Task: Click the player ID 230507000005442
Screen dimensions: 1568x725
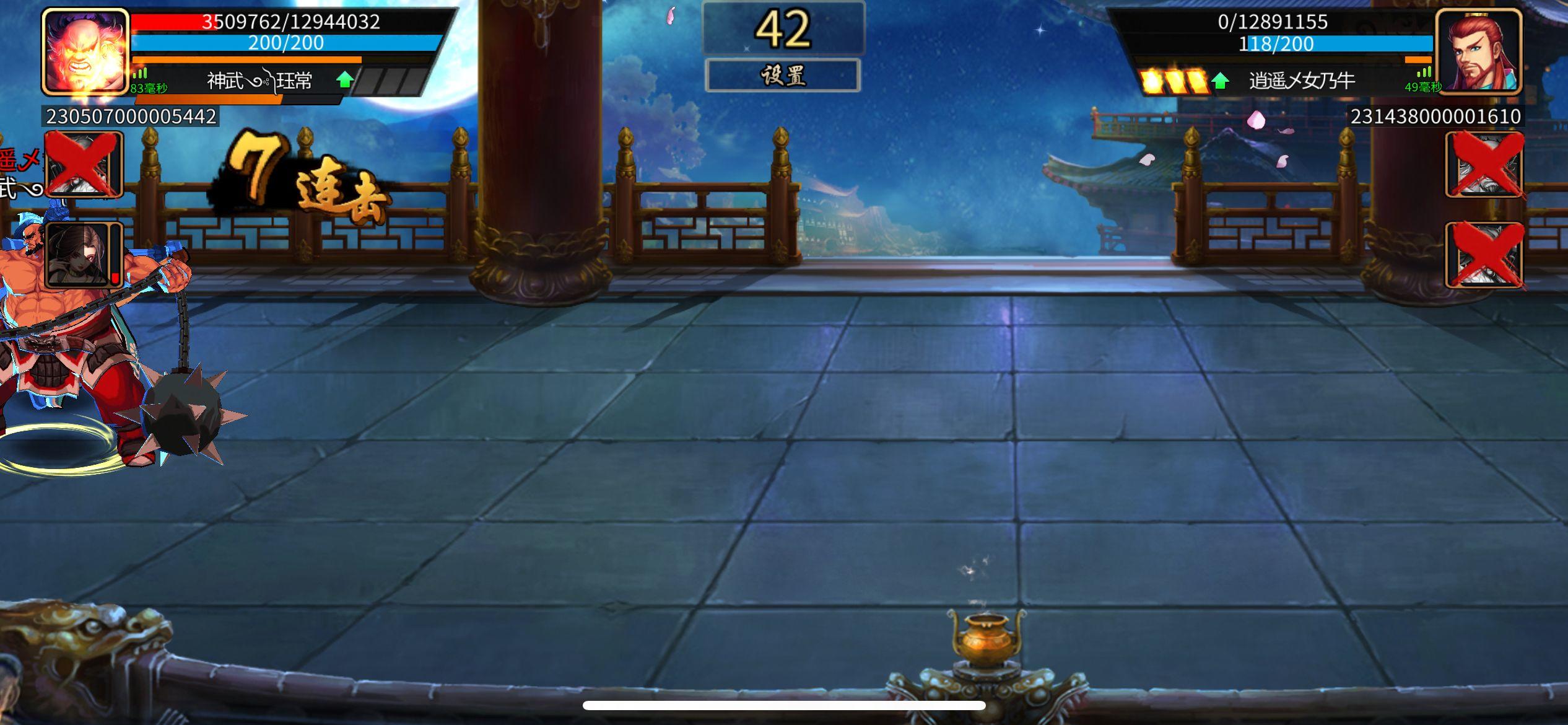Action: pyautogui.click(x=130, y=115)
